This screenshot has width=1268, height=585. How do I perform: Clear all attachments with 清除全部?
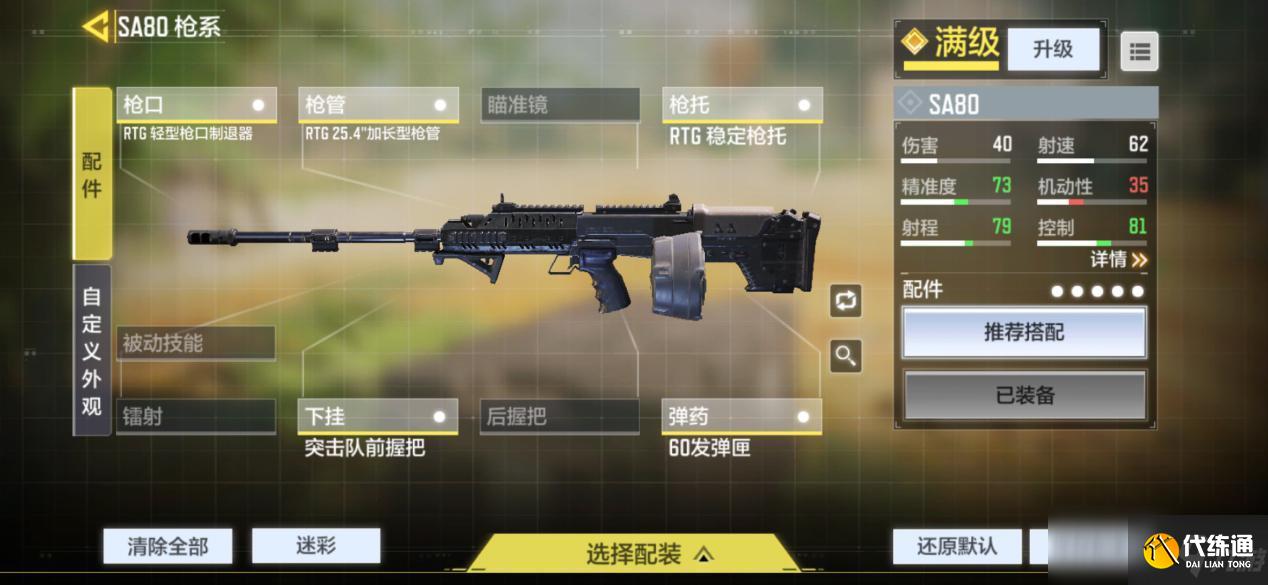pyautogui.click(x=168, y=546)
